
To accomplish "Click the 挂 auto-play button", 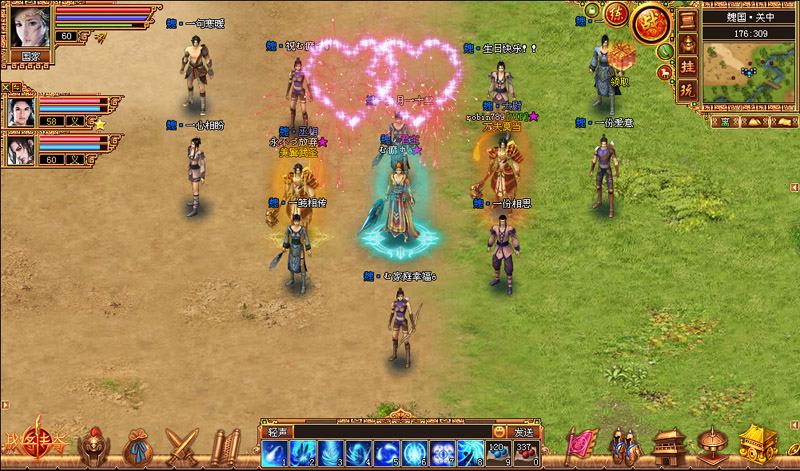I will (688, 65).
